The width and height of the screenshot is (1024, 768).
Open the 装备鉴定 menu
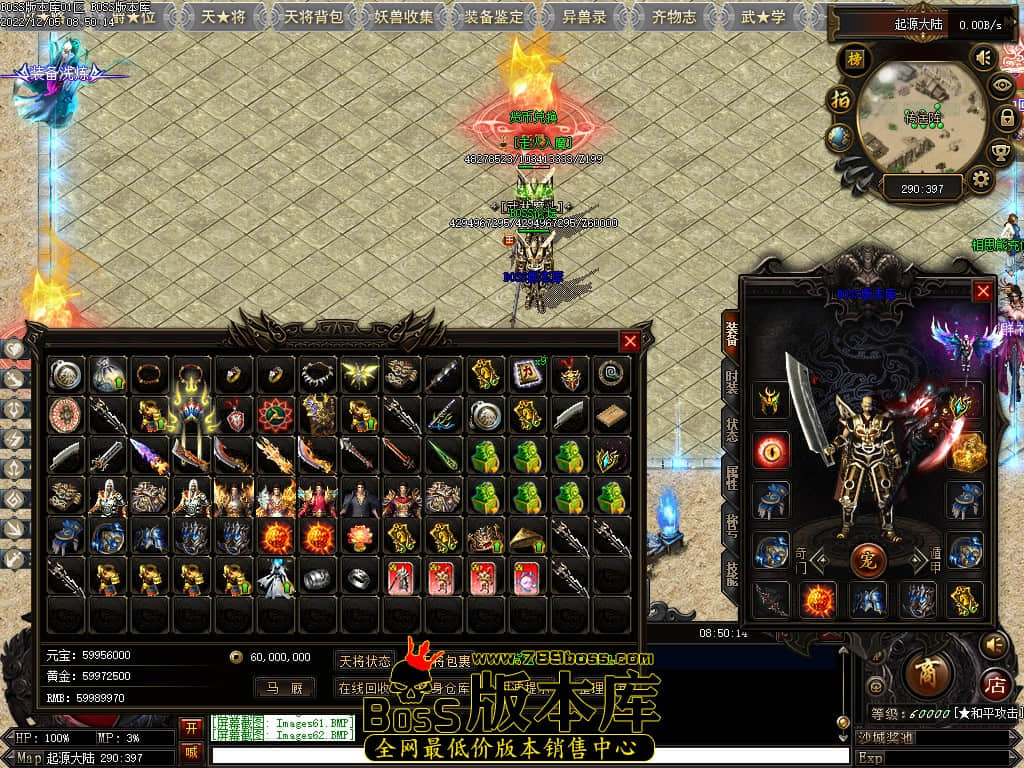click(x=494, y=16)
